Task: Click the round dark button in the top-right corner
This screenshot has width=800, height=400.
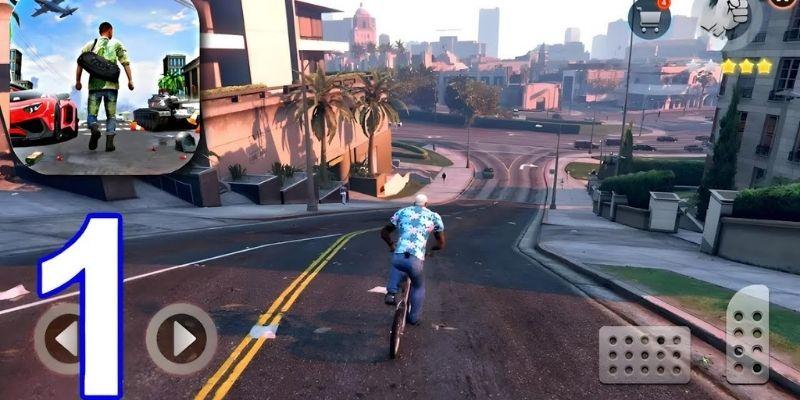Action: tap(784, 3)
